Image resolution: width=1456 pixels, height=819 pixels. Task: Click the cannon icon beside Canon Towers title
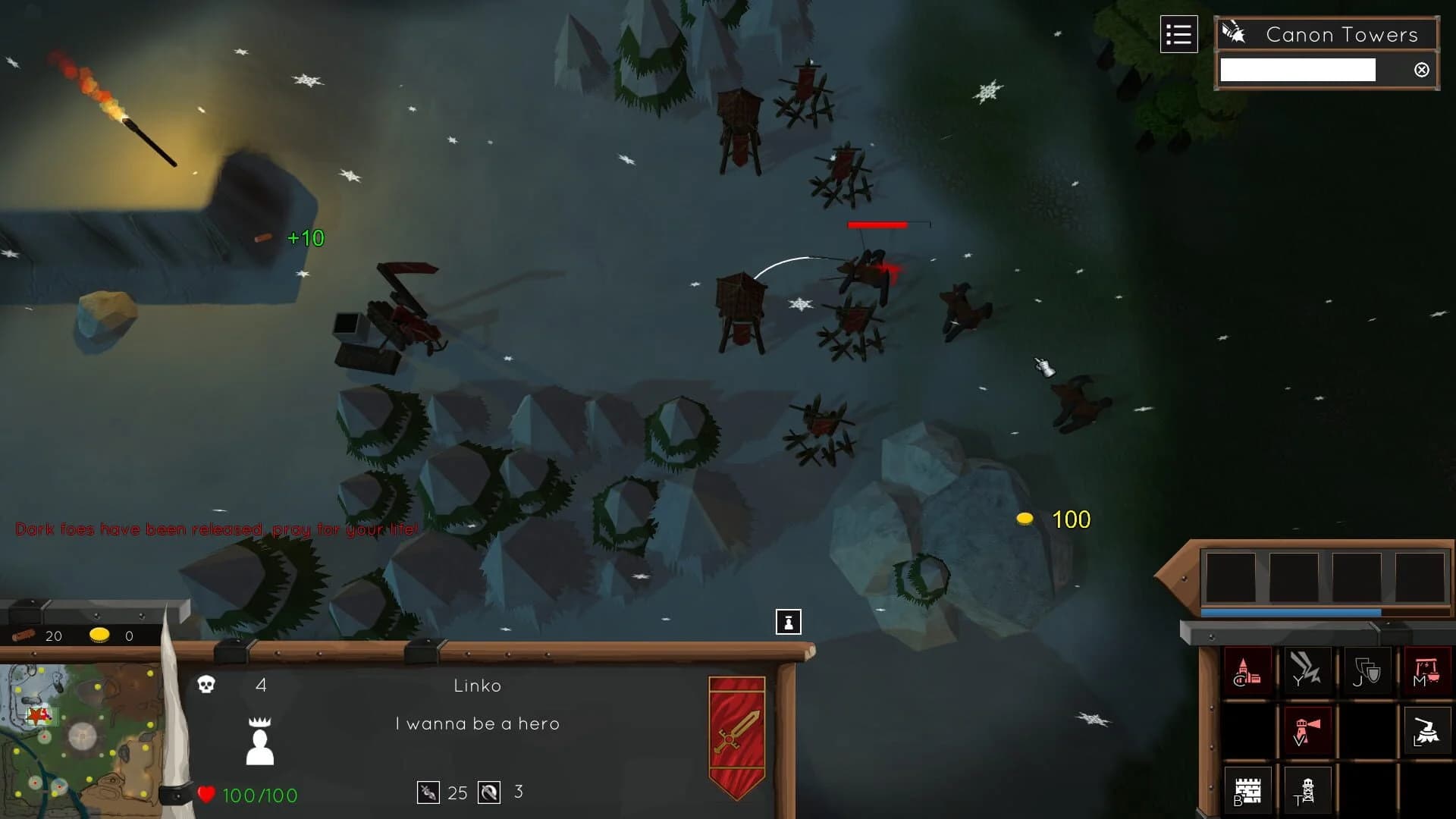coord(1234,32)
